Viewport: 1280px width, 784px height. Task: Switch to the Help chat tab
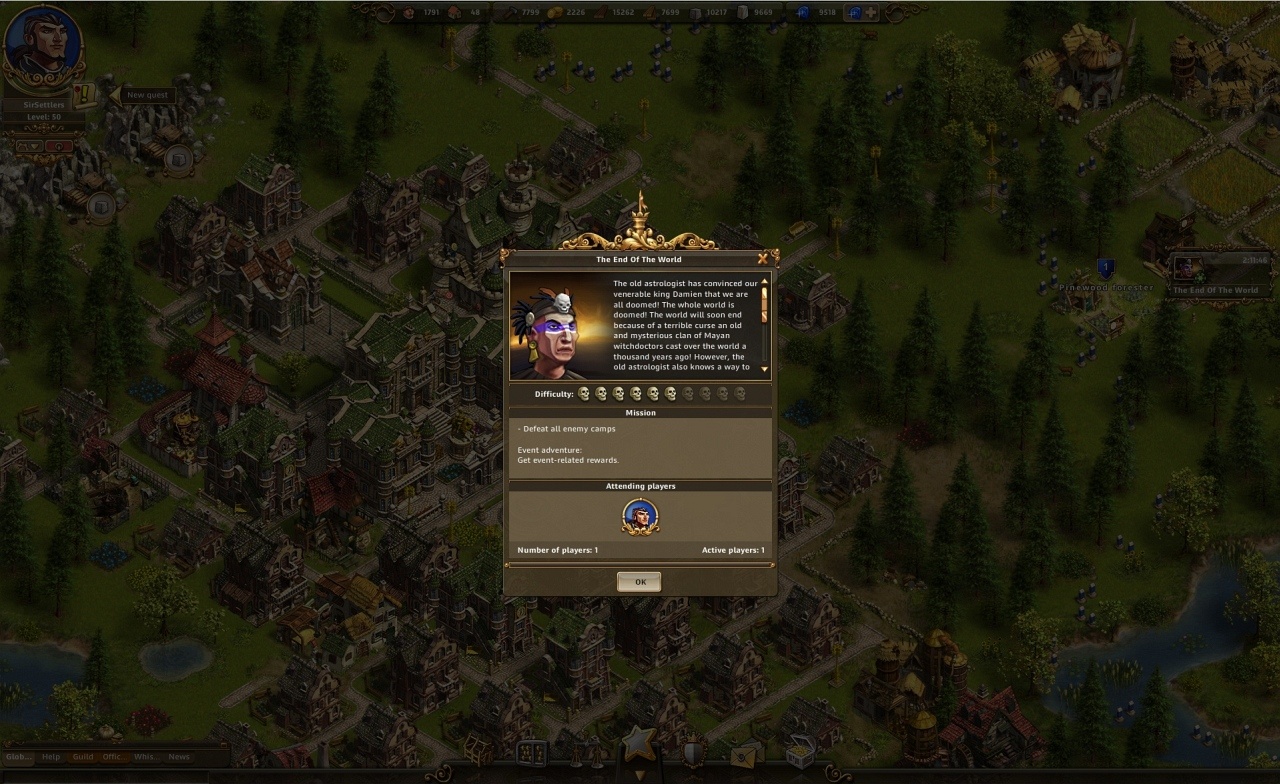[x=51, y=757]
